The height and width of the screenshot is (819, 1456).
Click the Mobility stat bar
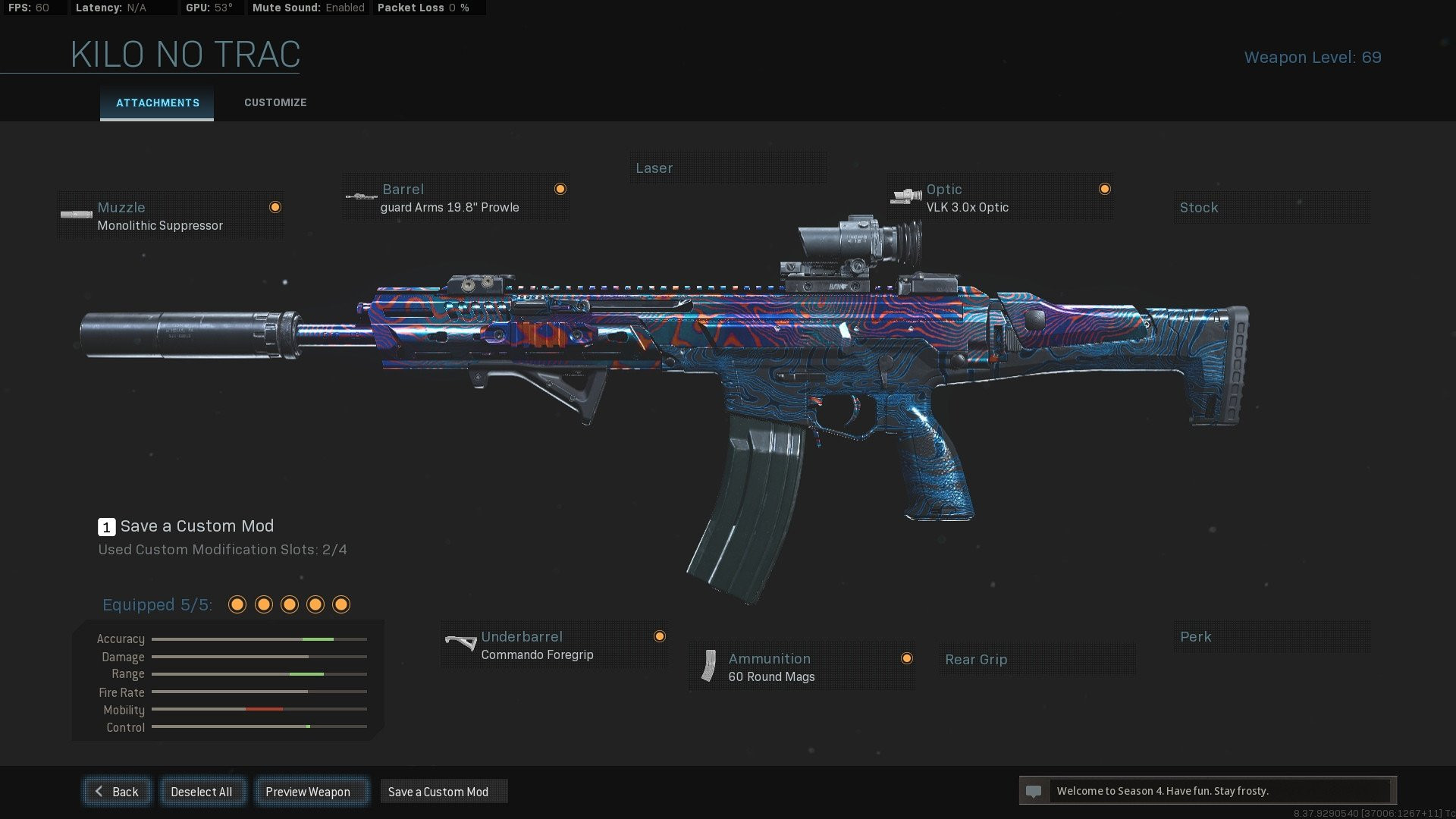258,710
